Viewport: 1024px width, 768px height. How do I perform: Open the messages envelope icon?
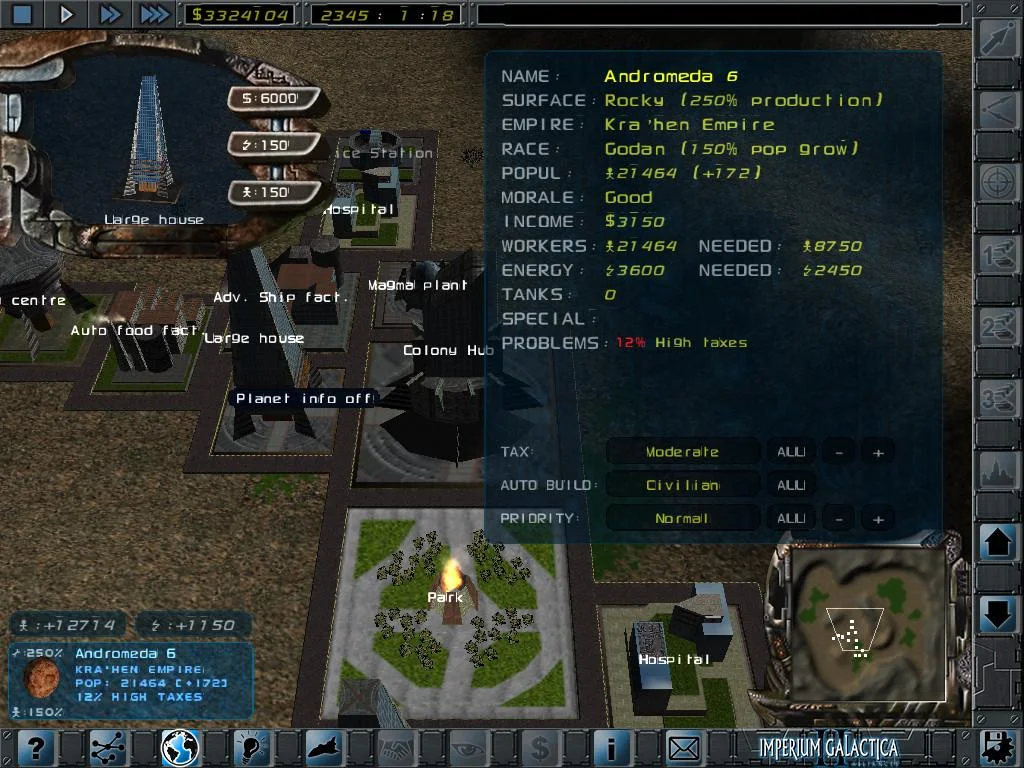coord(685,747)
